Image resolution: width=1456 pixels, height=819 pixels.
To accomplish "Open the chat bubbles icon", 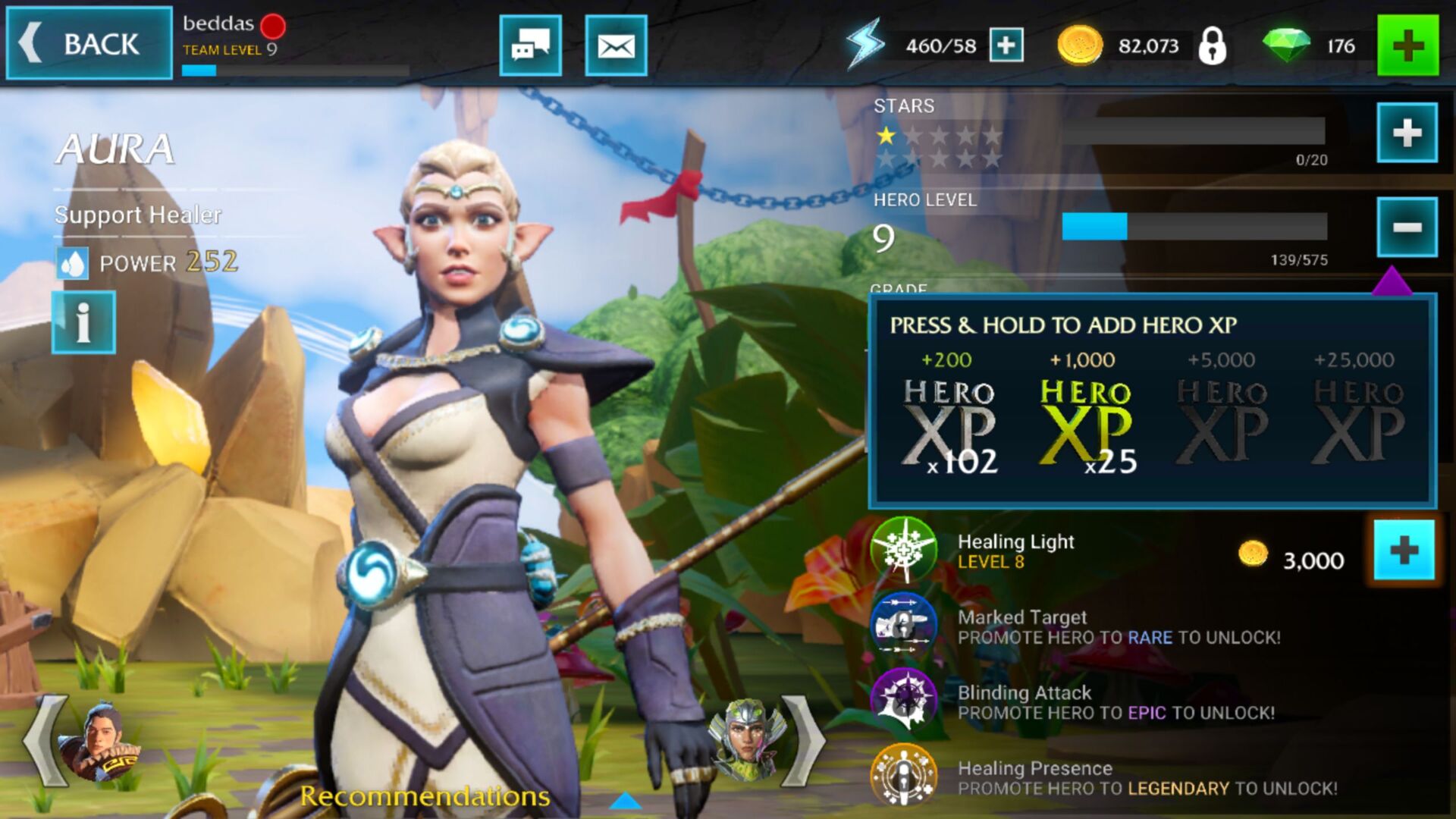I will click(530, 45).
